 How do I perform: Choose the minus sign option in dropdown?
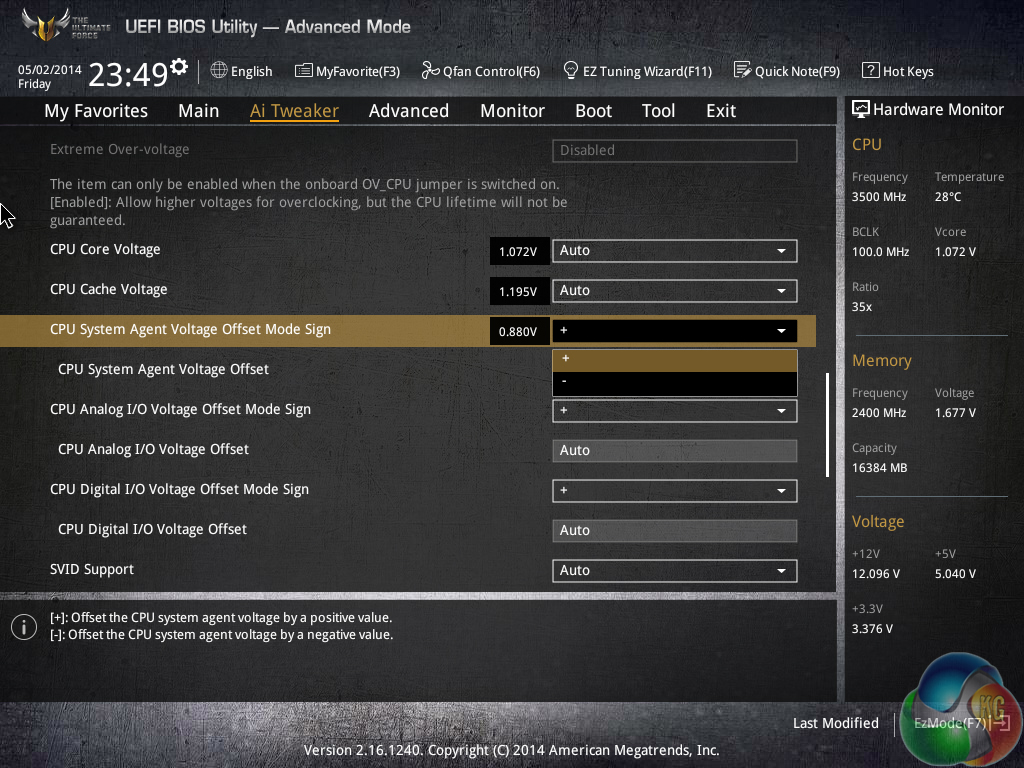[674, 381]
